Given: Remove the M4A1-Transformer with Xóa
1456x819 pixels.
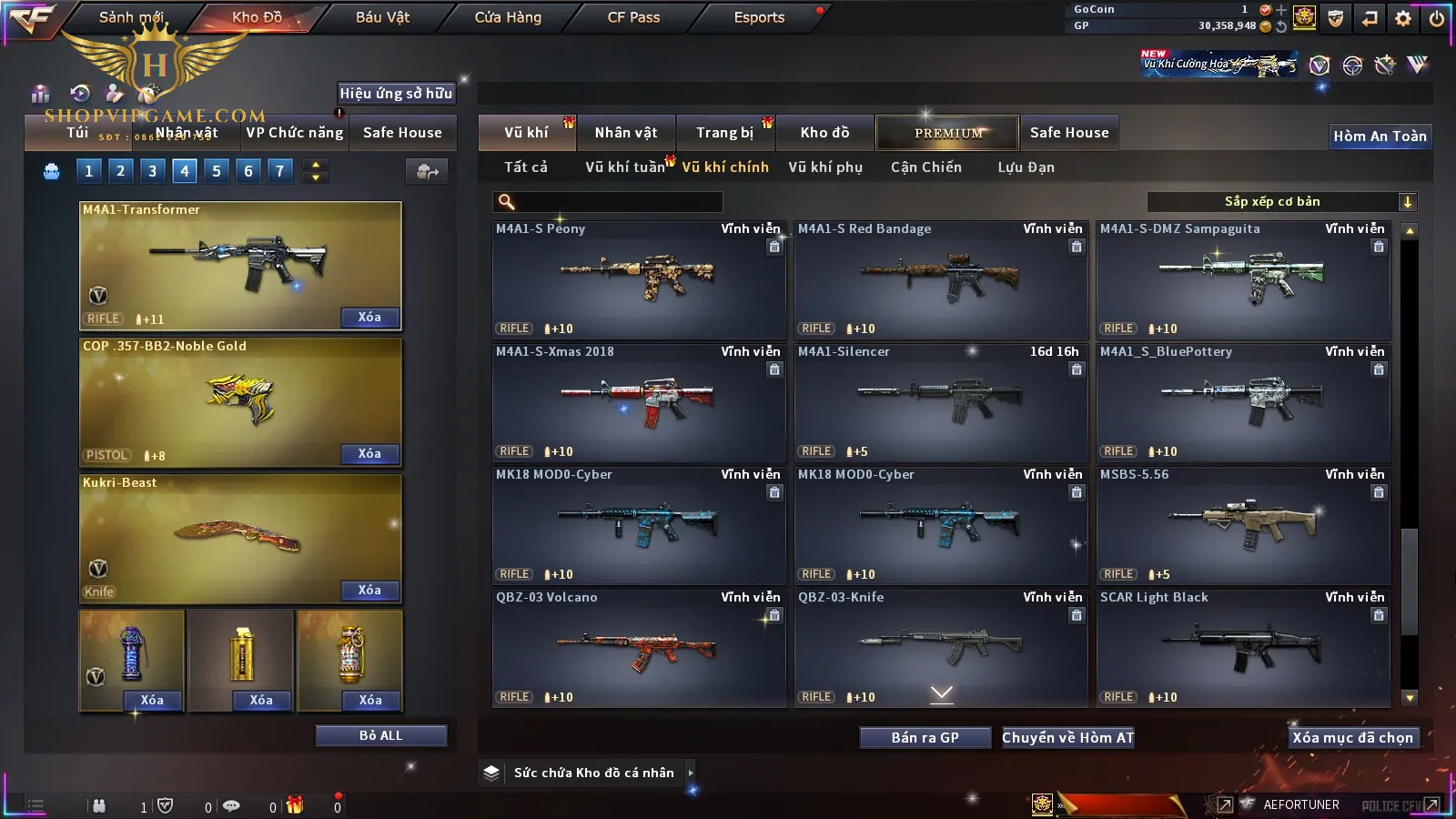Looking at the screenshot, I should pyautogui.click(x=369, y=318).
